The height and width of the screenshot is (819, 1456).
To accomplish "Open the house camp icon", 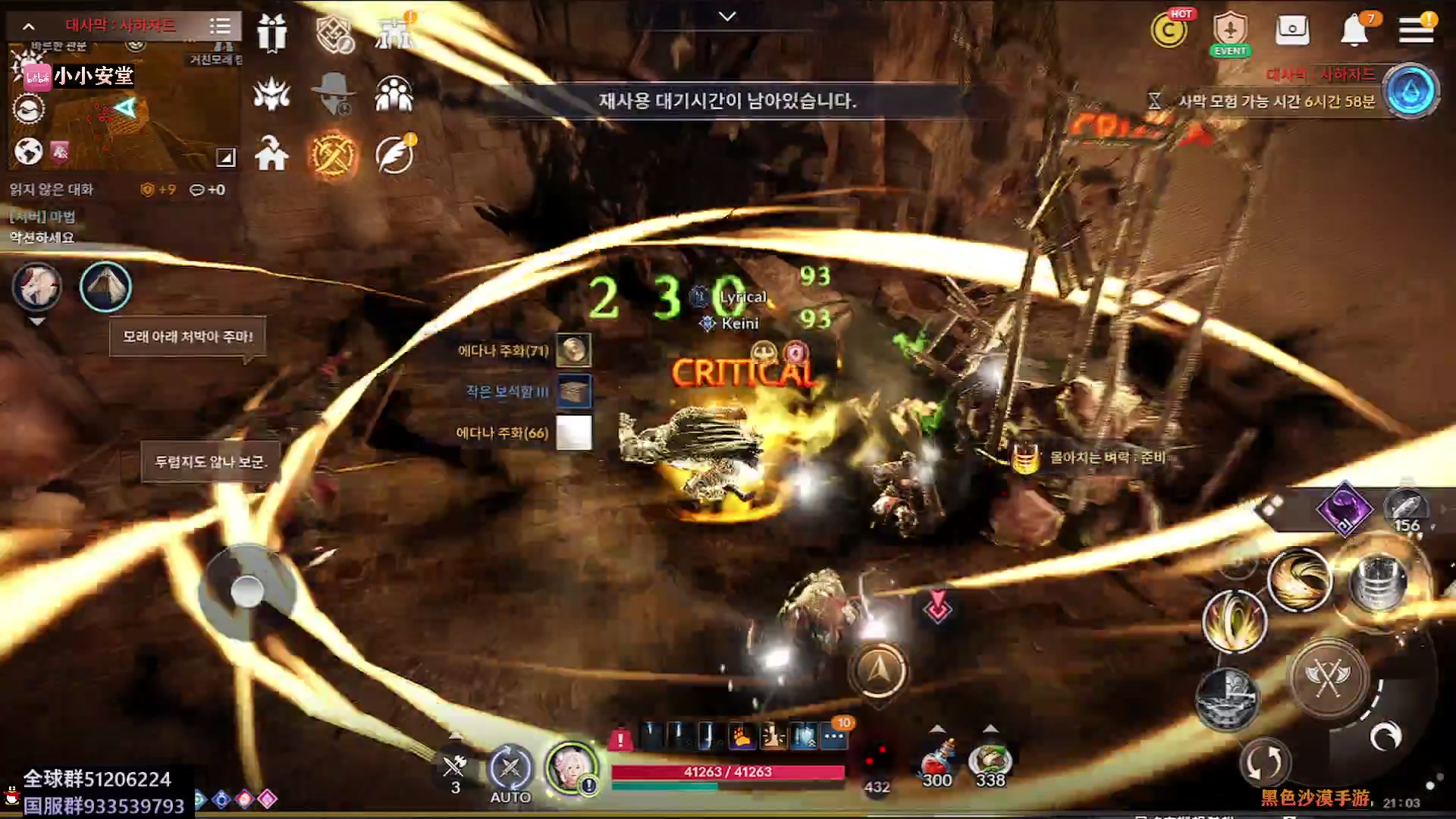I will pos(271,155).
